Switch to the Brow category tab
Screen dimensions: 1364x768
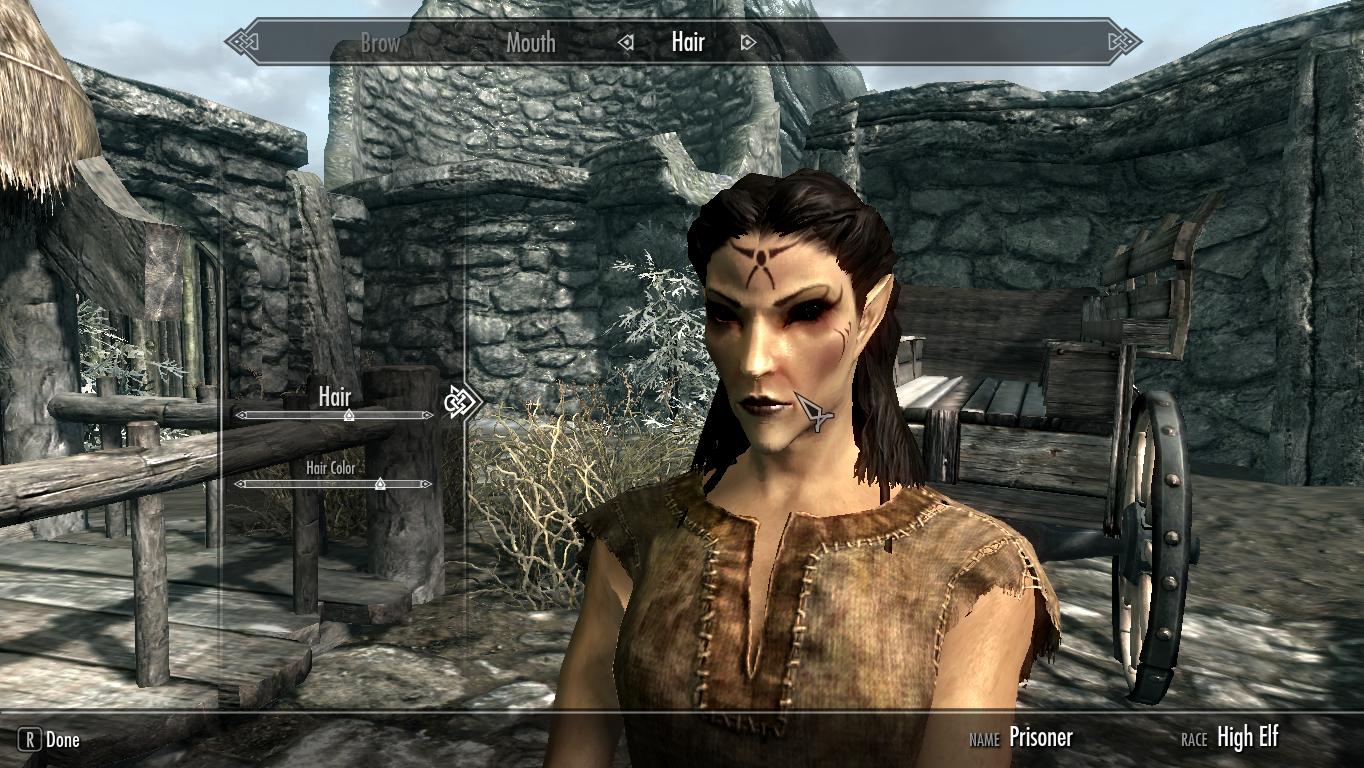coord(380,43)
